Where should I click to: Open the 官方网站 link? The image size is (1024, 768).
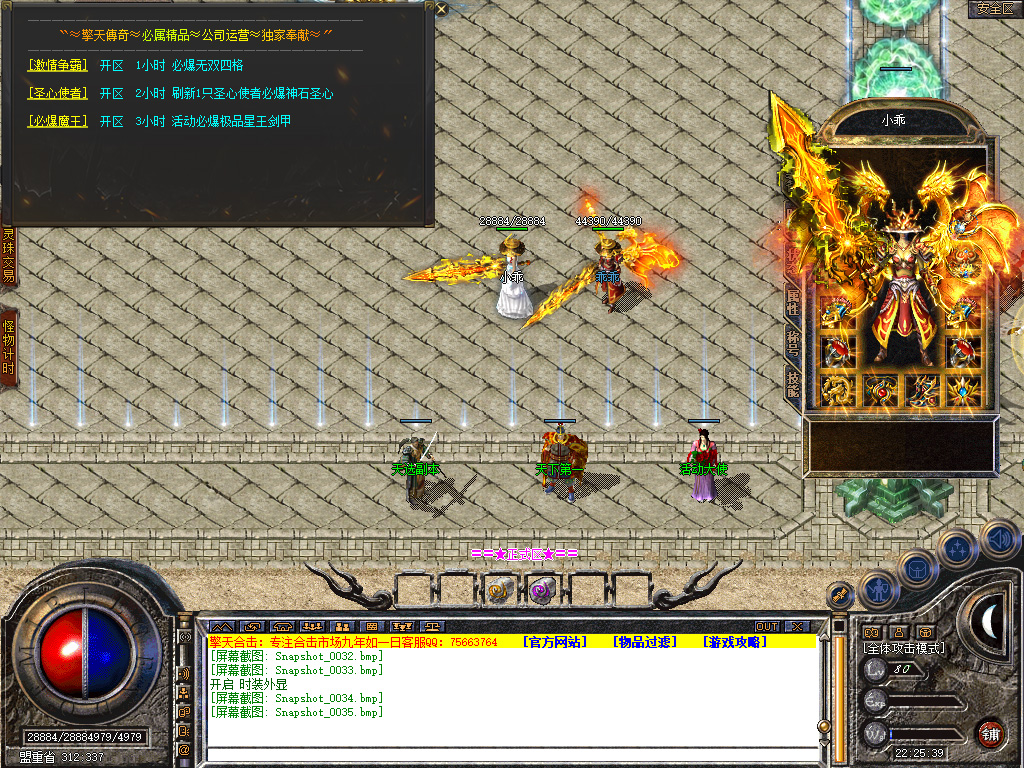click(x=555, y=642)
